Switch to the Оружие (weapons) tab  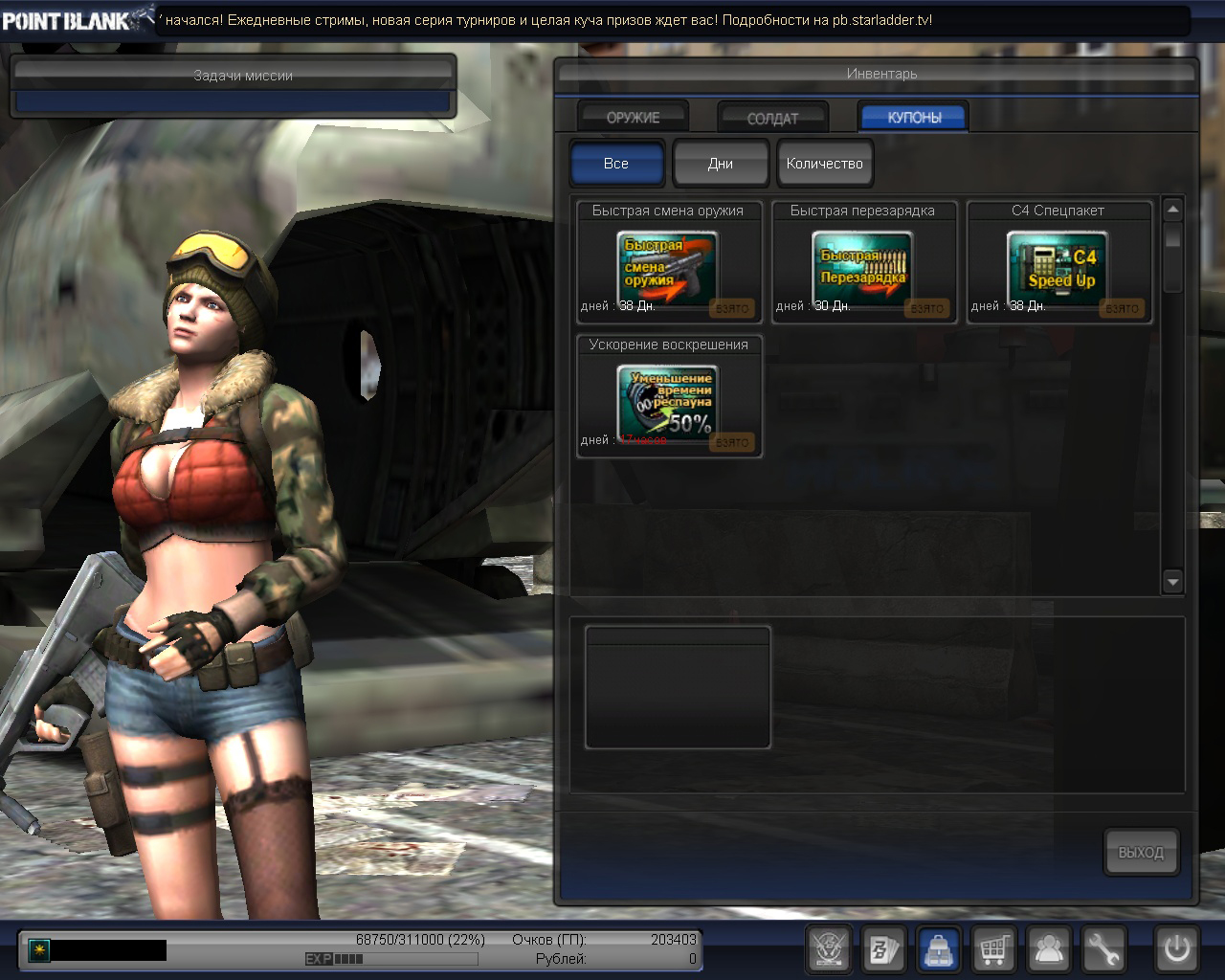click(633, 117)
